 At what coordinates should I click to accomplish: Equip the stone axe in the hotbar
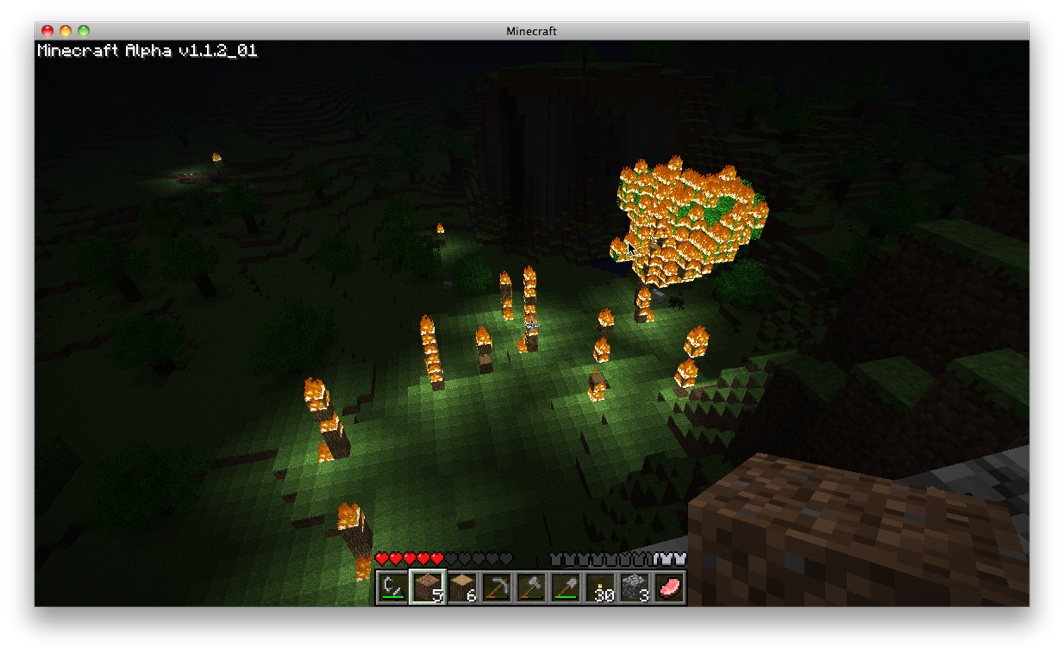pyautogui.click(x=531, y=588)
